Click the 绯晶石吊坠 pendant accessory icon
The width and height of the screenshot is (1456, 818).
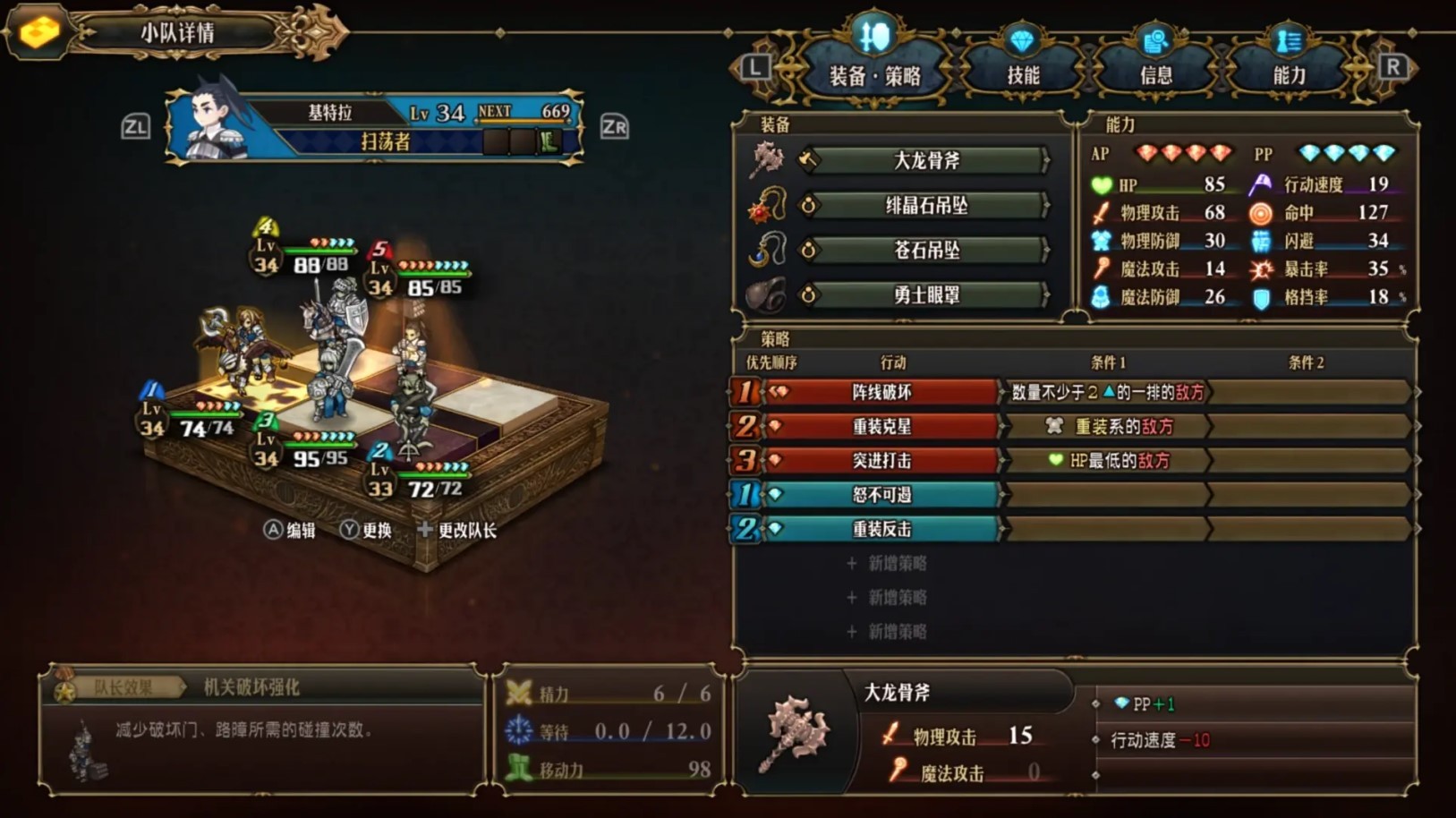point(770,205)
